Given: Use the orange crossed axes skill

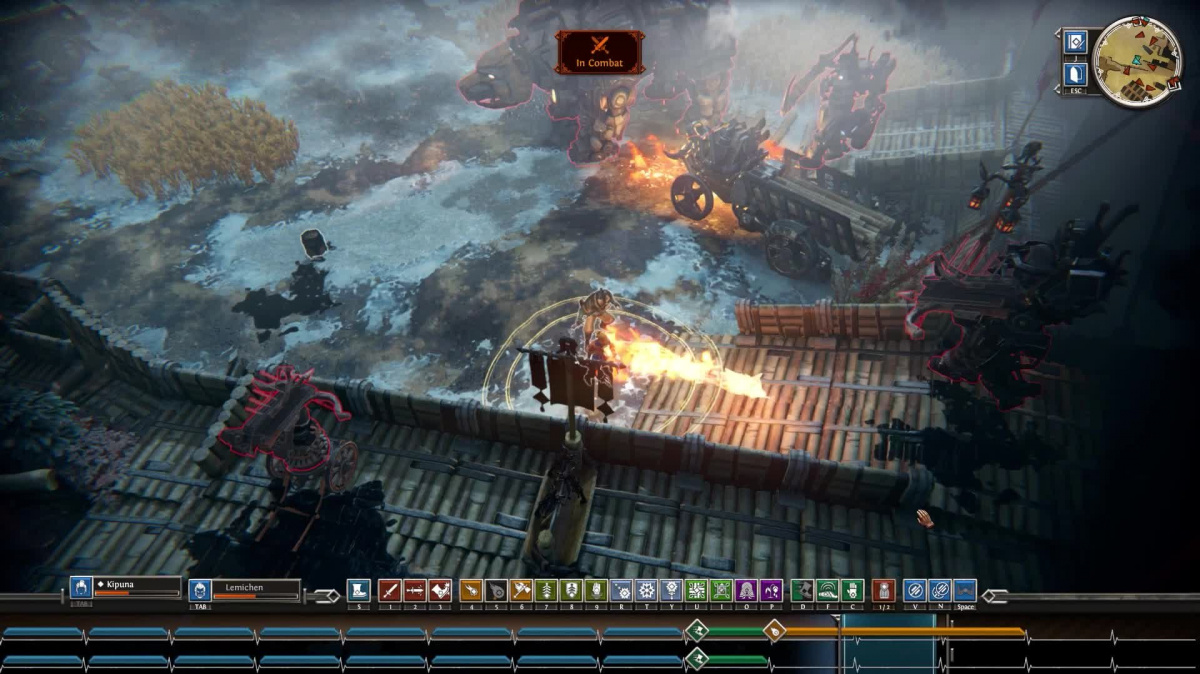Looking at the screenshot, I should (521, 590).
